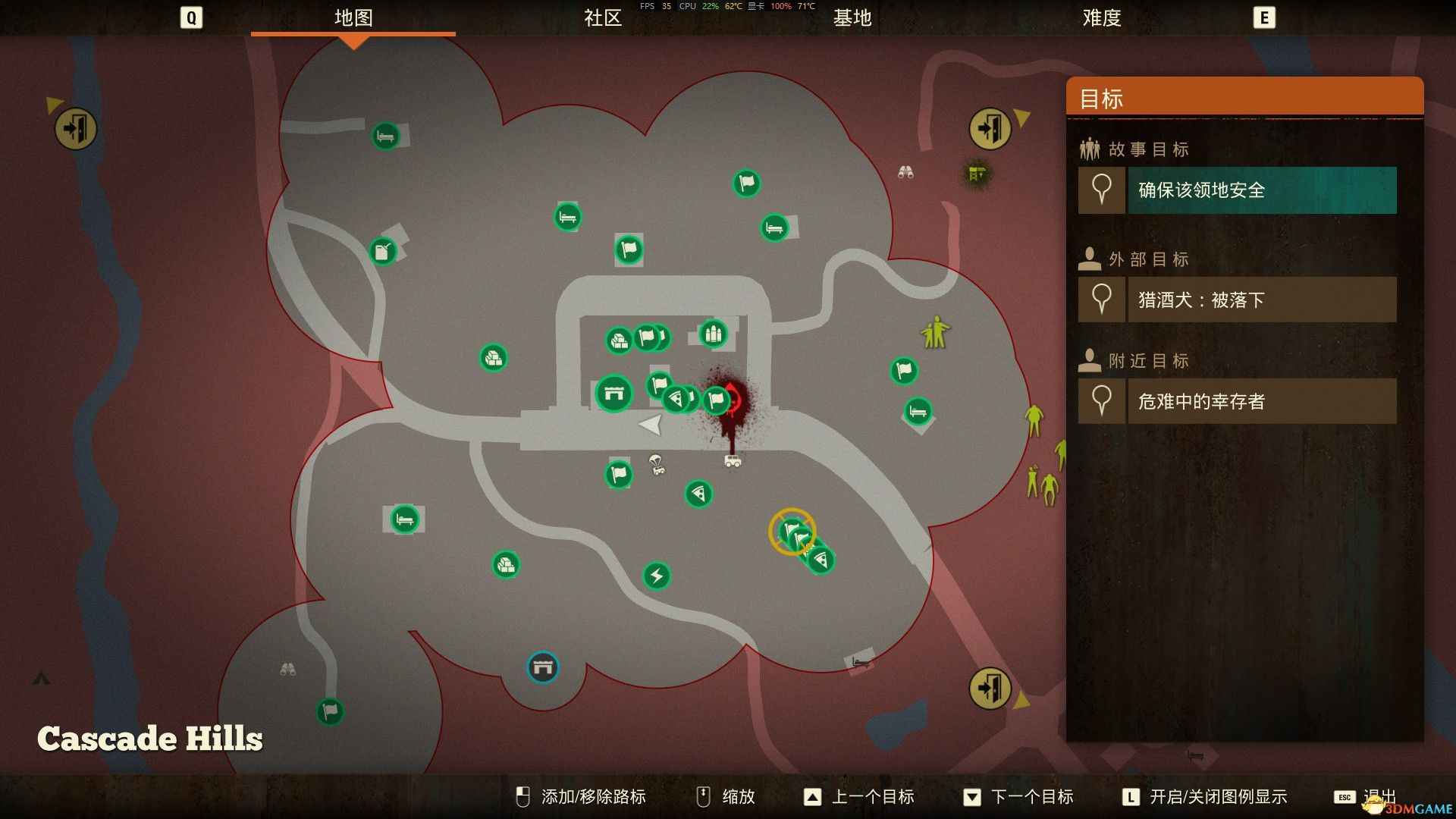Select the lightning bolt power outpost icon
The height and width of the screenshot is (819, 1456).
[657, 576]
